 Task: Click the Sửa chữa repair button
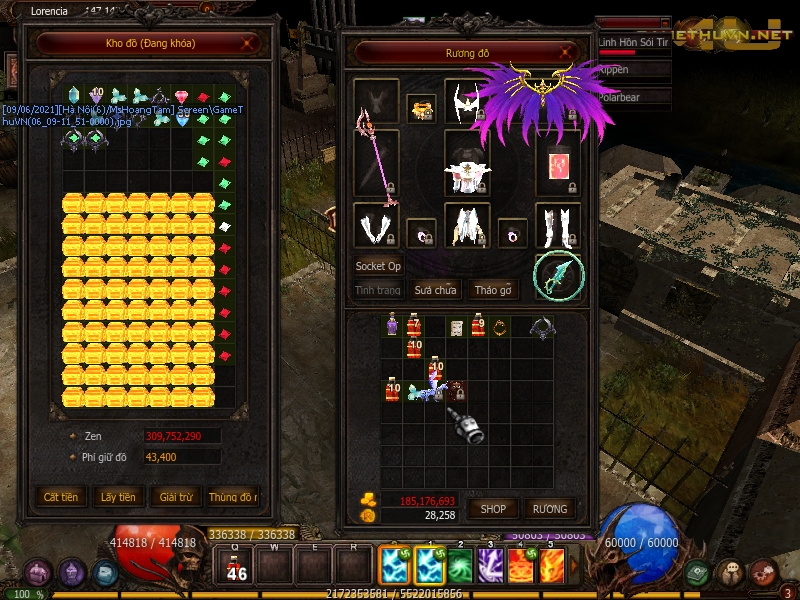[436, 290]
